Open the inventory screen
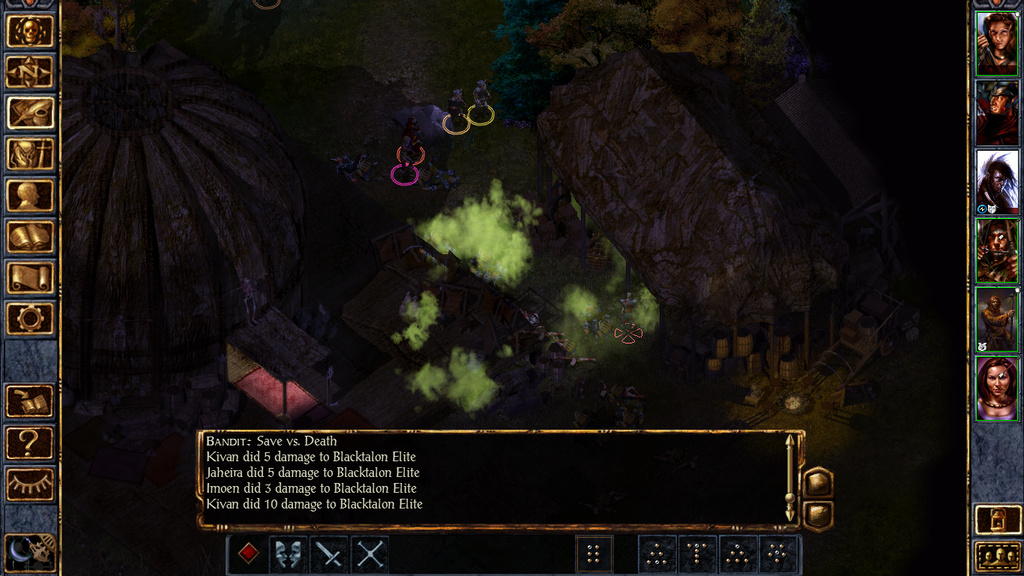 [x=30, y=154]
